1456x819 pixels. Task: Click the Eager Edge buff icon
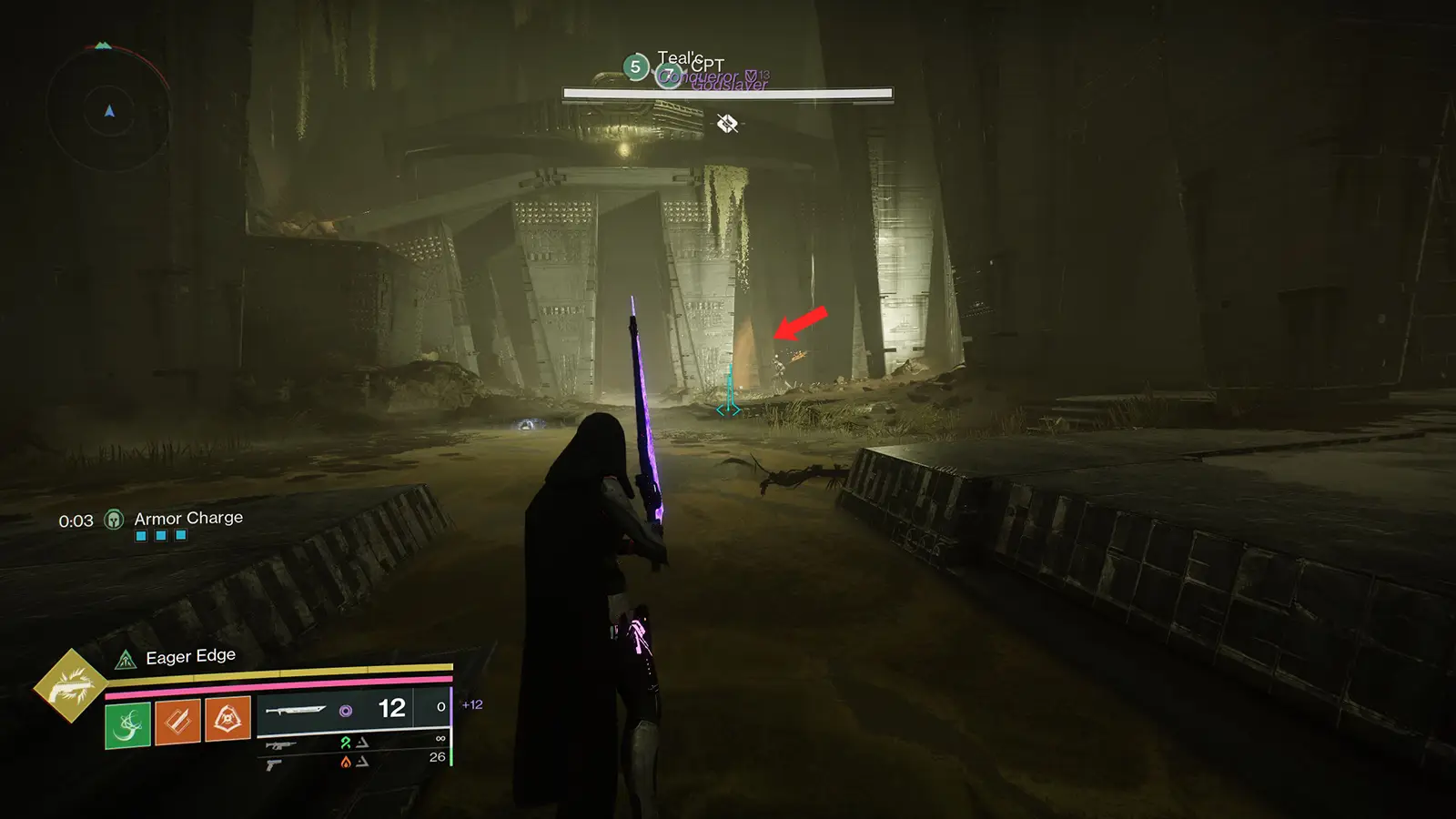[x=126, y=660]
